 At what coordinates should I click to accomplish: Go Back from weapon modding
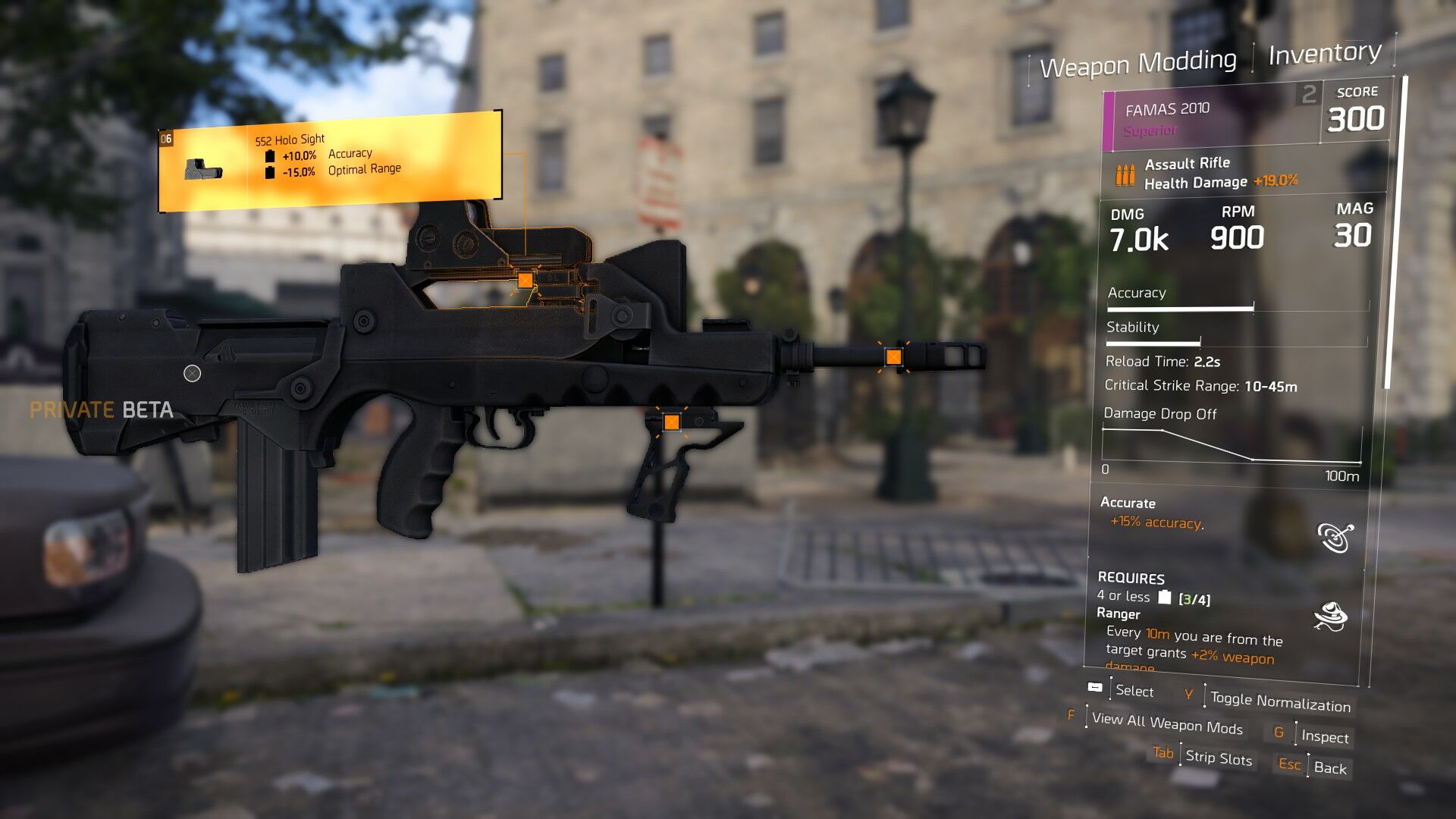click(x=1329, y=767)
